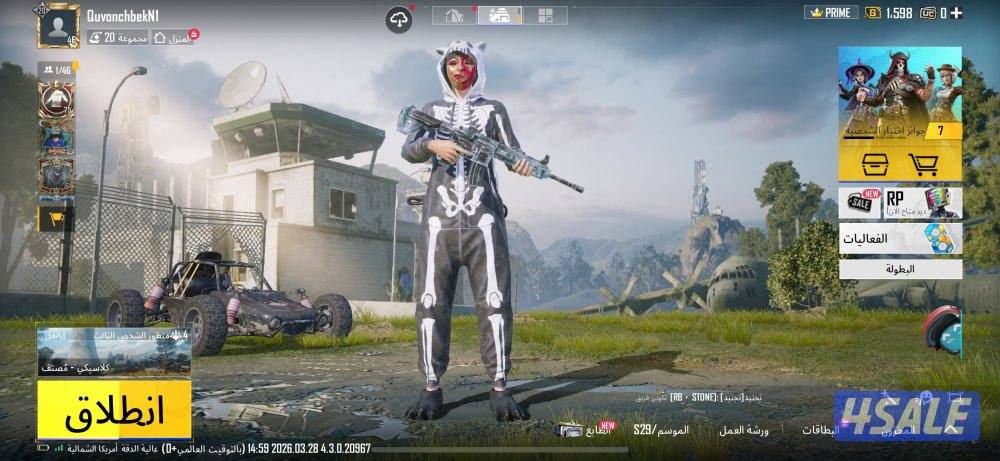This screenshot has width=1000, height=461.
Task: Open the البطاقات cards menu
Action: [x=824, y=430]
